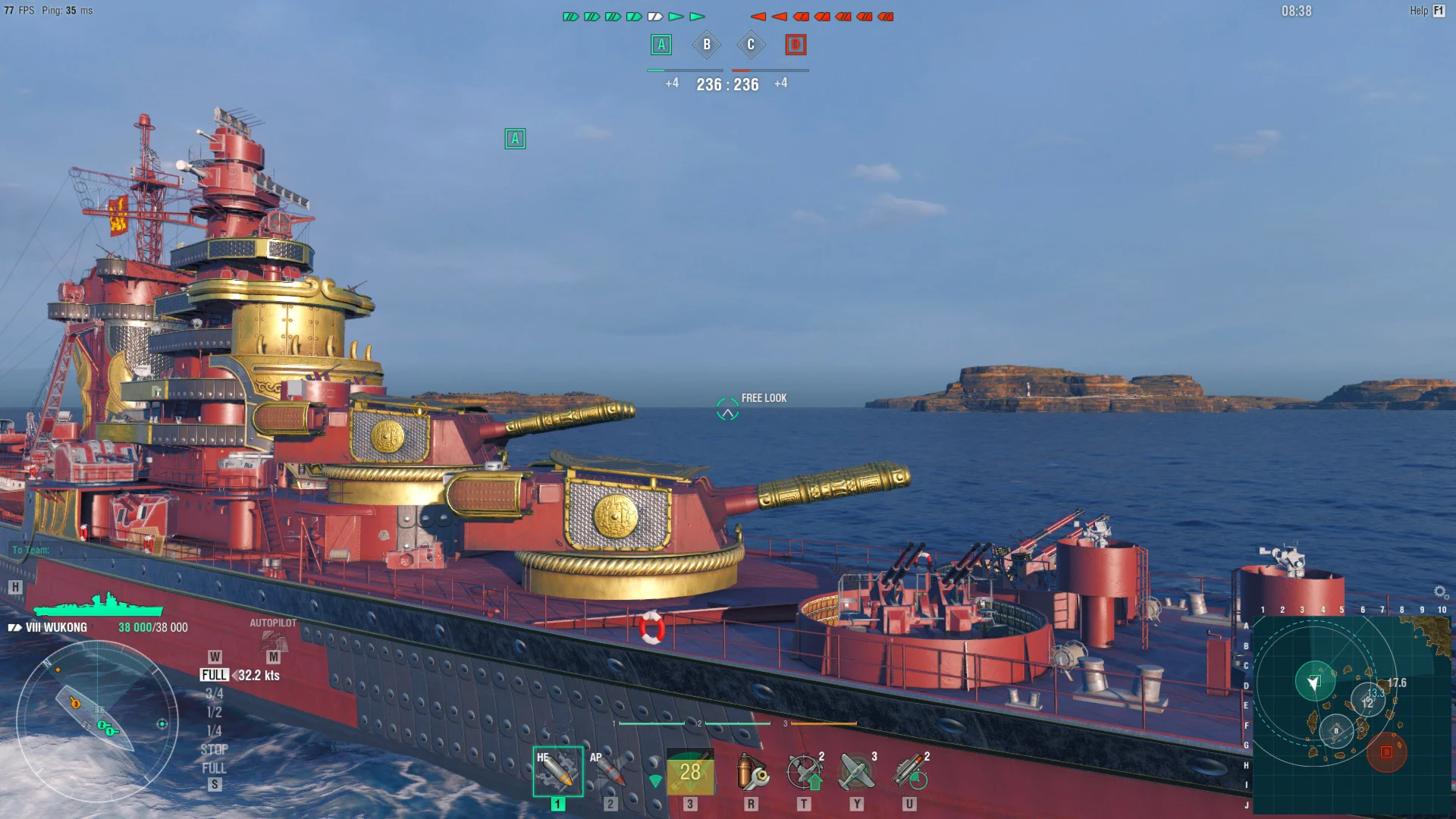Viewport: 1456px width, 819px height.
Task: Select the 3/4 throttle setting
Action: coord(215,692)
